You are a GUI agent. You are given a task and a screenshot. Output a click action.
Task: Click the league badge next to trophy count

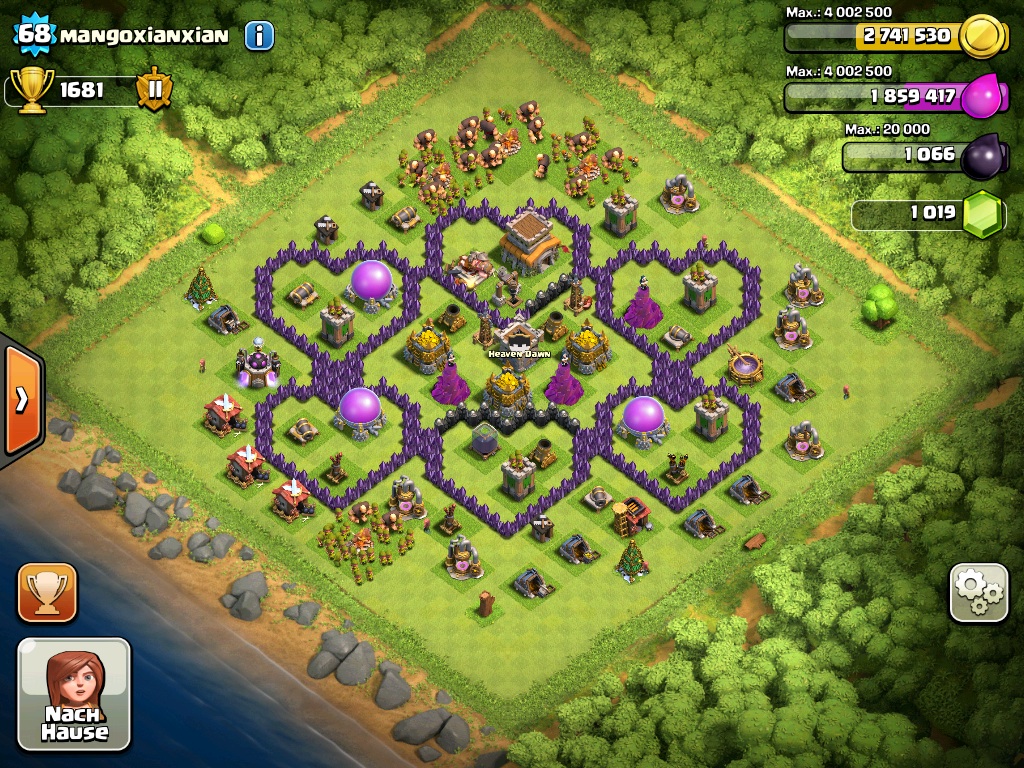[154, 89]
